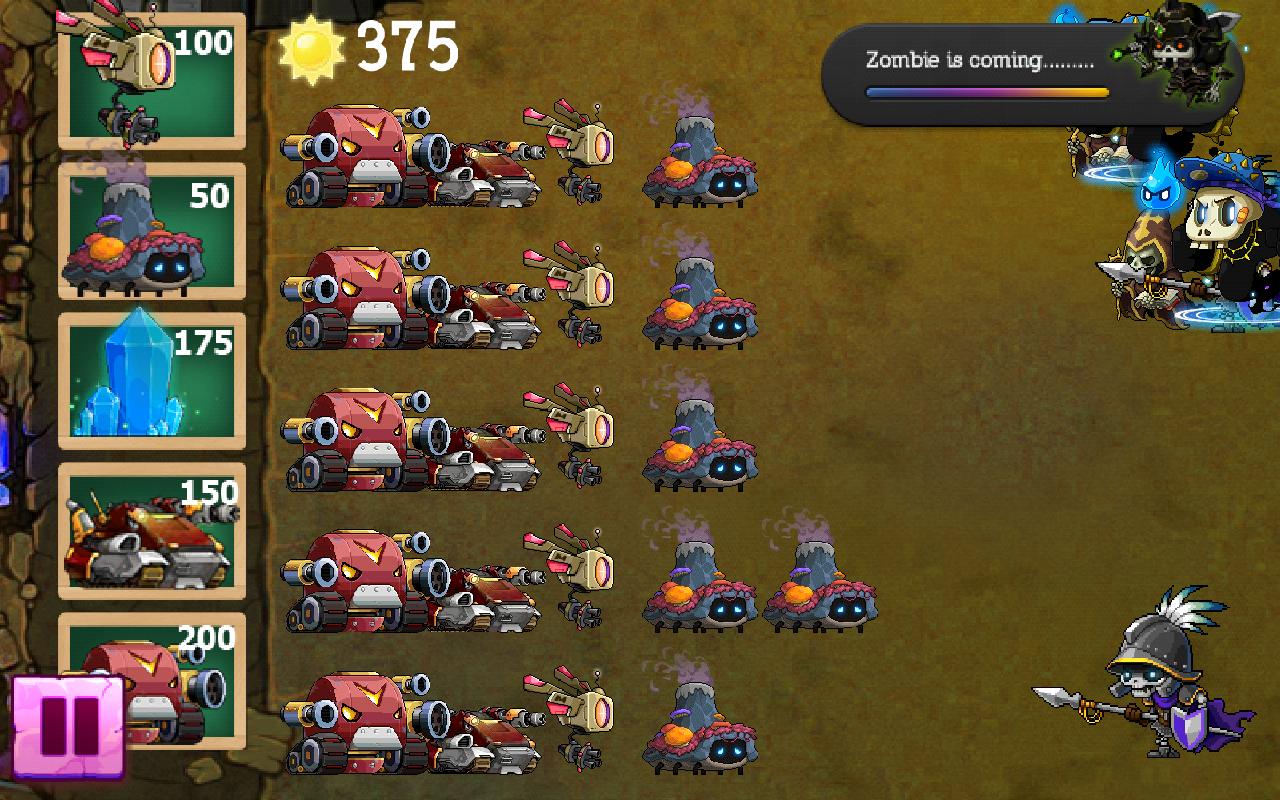Select the 50-cost volcano robot unit card

[150, 230]
